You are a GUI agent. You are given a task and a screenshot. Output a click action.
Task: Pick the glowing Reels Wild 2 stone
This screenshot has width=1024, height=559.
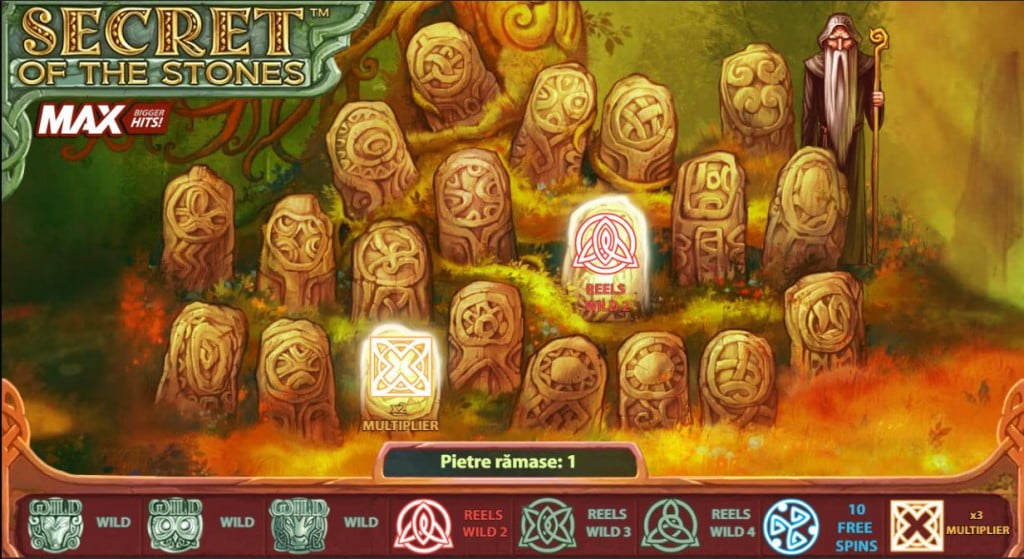[606, 255]
